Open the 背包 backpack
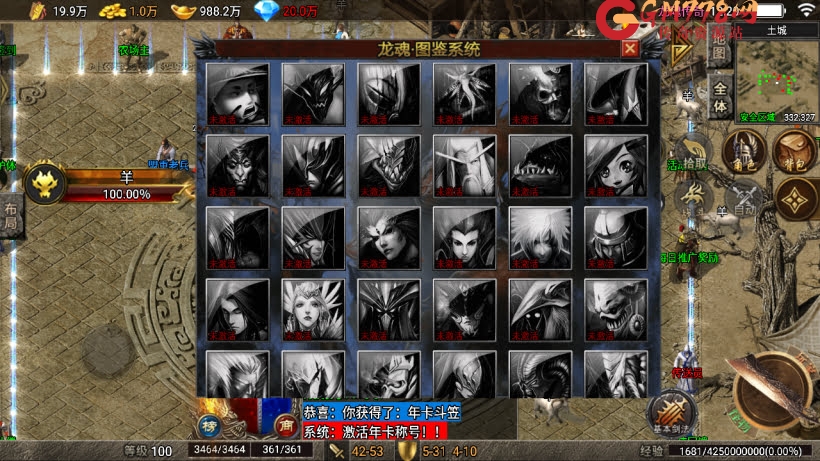Image resolution: width=820 pixels, height=461 pixels. [793, 152]
